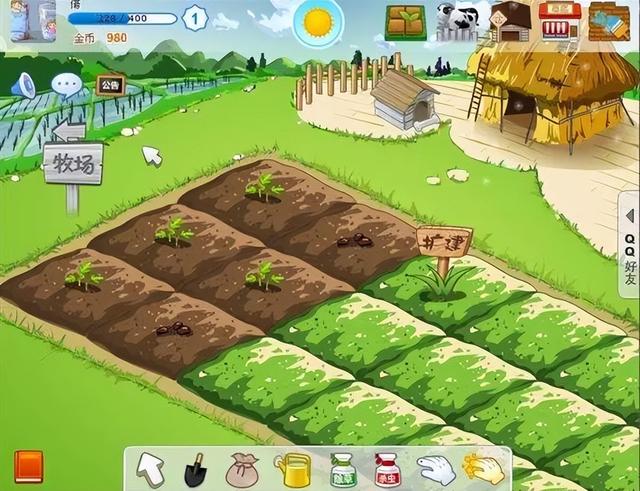Screen dimensions: 640x491
Task: Select the shovel tool
Action: tap(195, 469)
